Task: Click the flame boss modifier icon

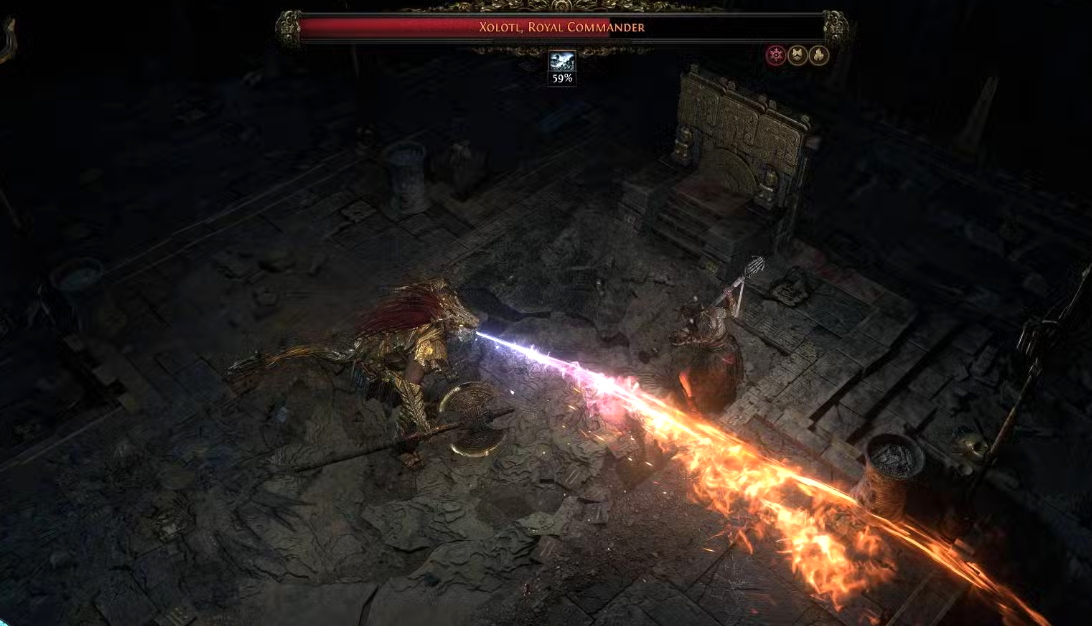Action: coord(818,56)
